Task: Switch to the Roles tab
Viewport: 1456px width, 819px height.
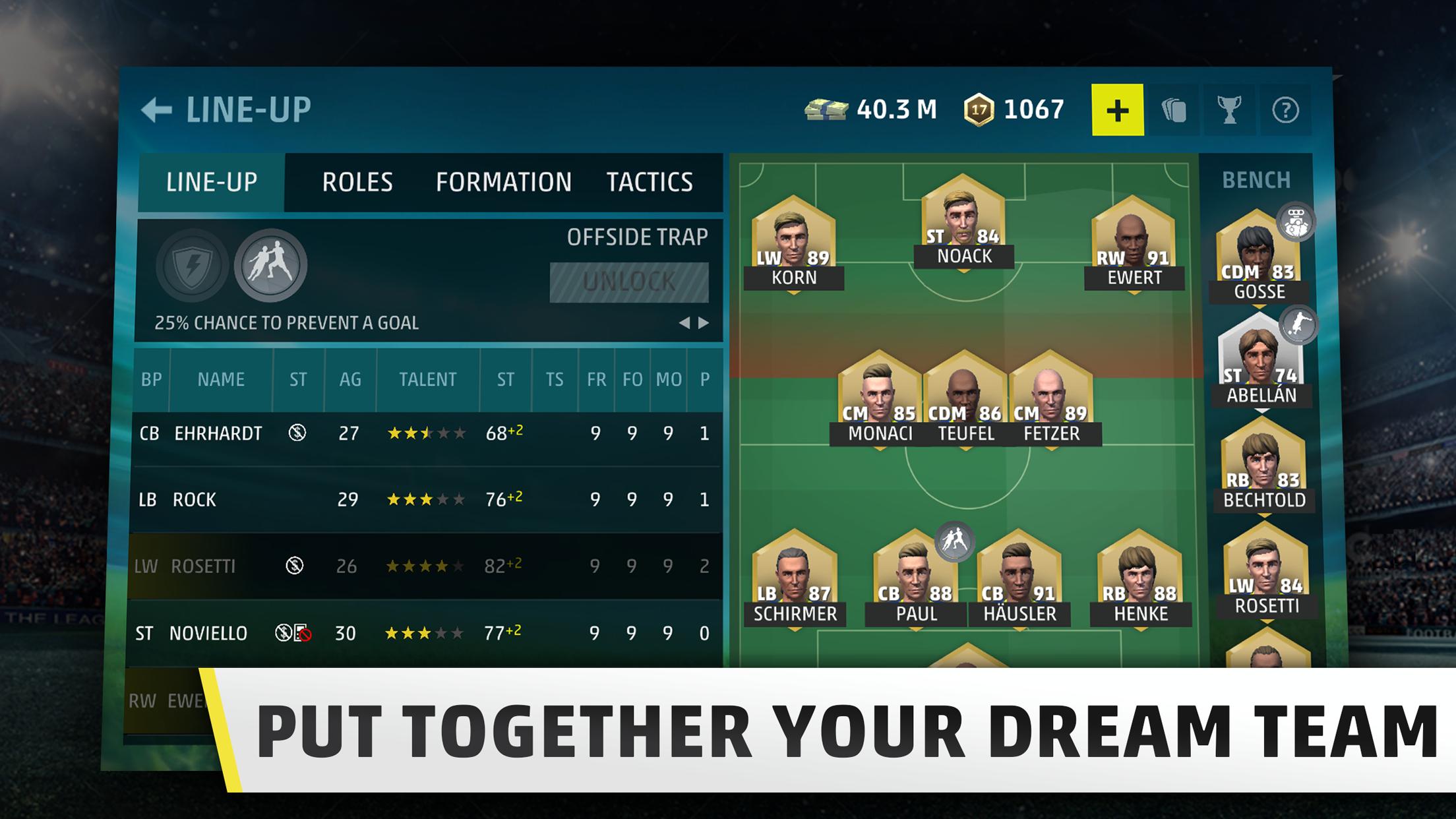Action: point(357,182)
